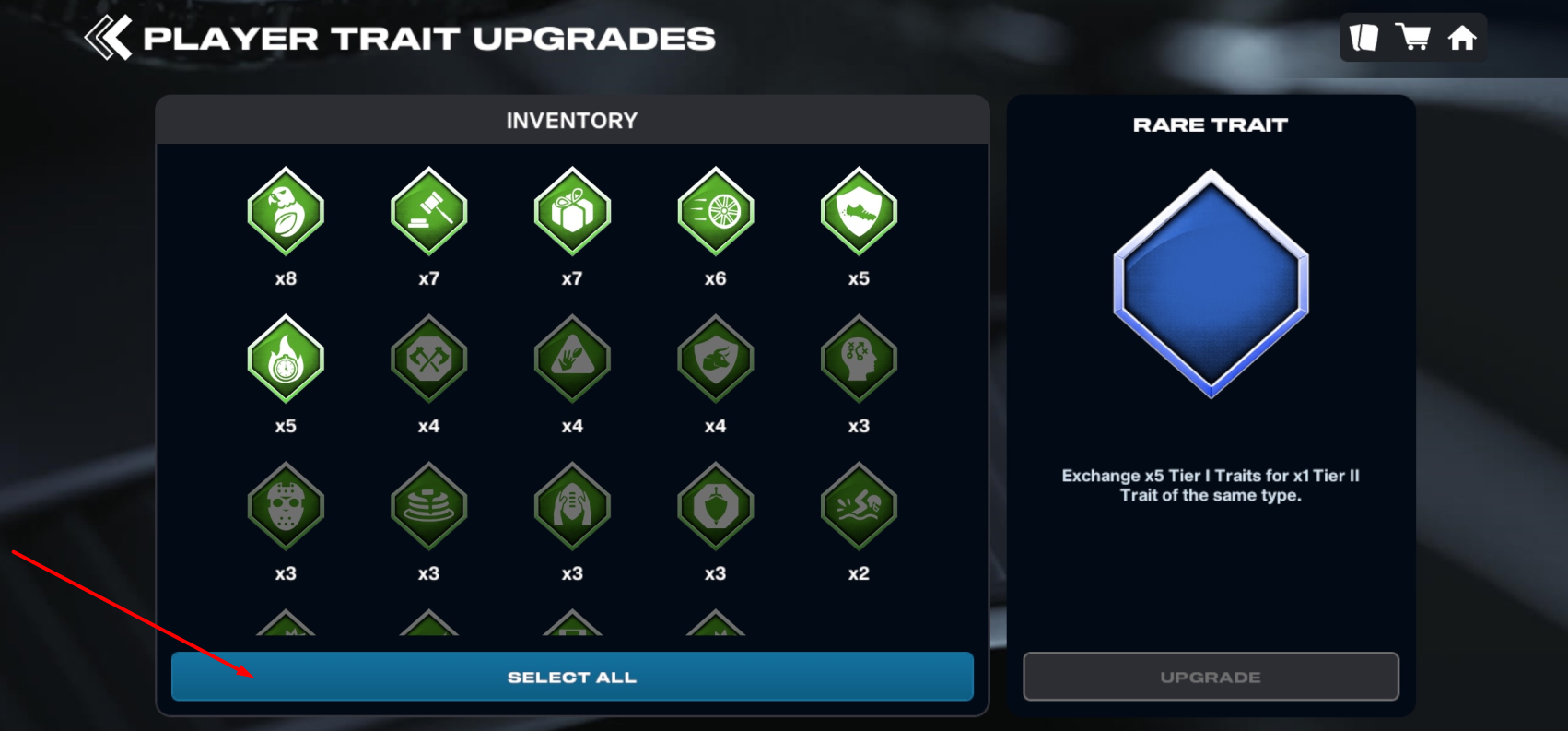Select the gift box trait
Viewport: 1568px width, 731px height.
572,211
